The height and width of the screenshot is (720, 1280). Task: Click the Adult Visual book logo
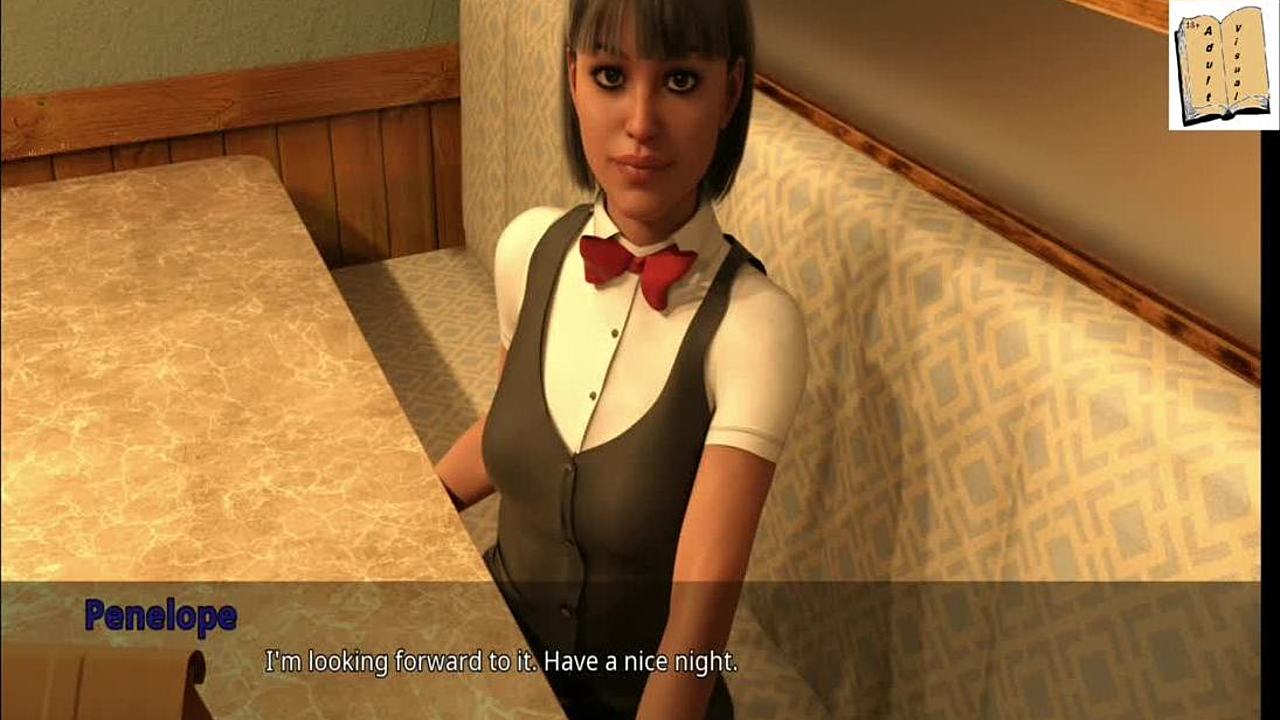[1222, 66]
